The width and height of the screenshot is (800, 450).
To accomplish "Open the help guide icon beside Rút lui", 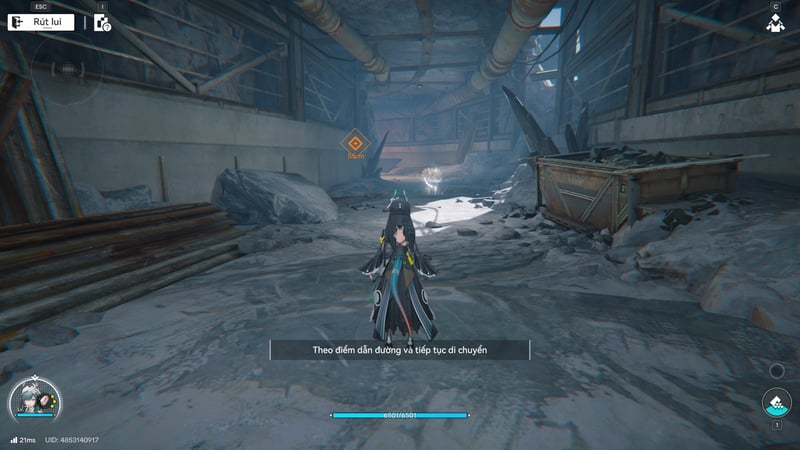I will pos(102,22).
